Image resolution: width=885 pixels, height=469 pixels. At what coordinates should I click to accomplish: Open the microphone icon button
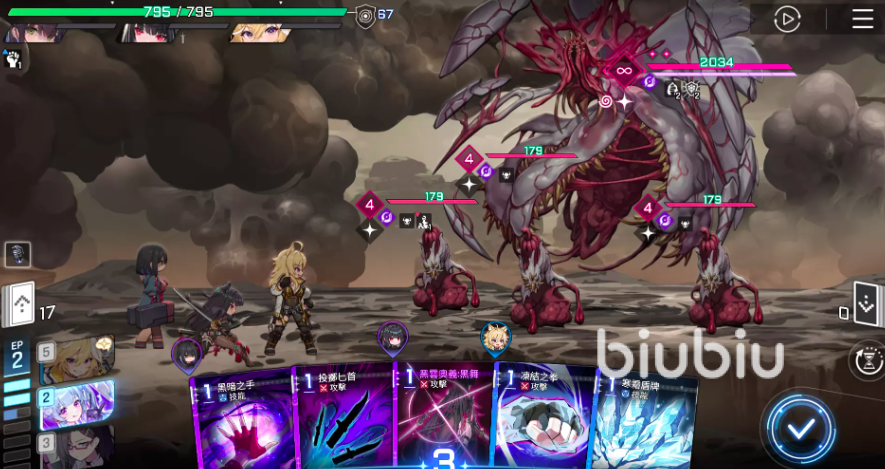[17, 255]
